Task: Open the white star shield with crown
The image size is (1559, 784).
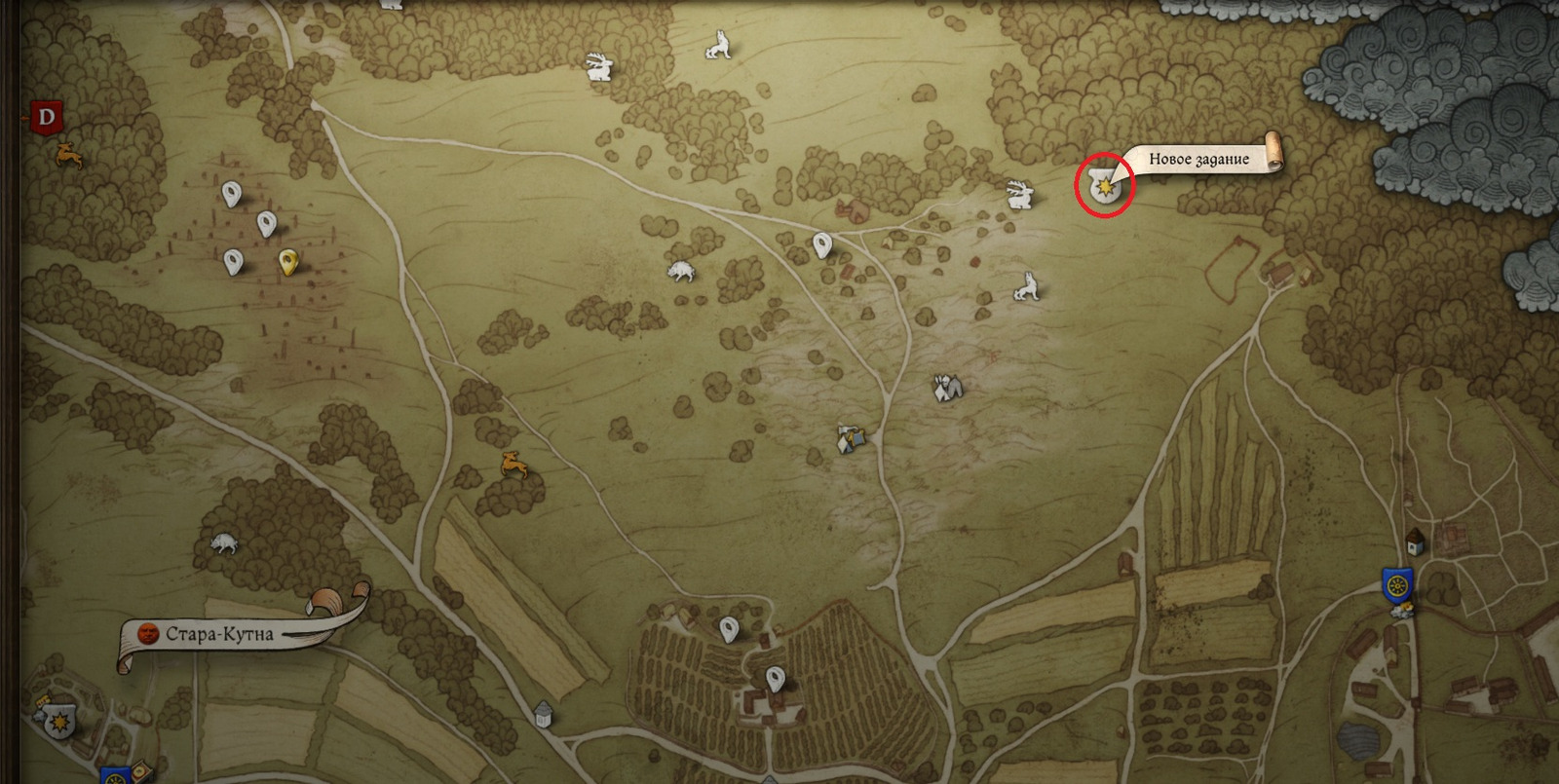Action: click(x=61, y=722)
